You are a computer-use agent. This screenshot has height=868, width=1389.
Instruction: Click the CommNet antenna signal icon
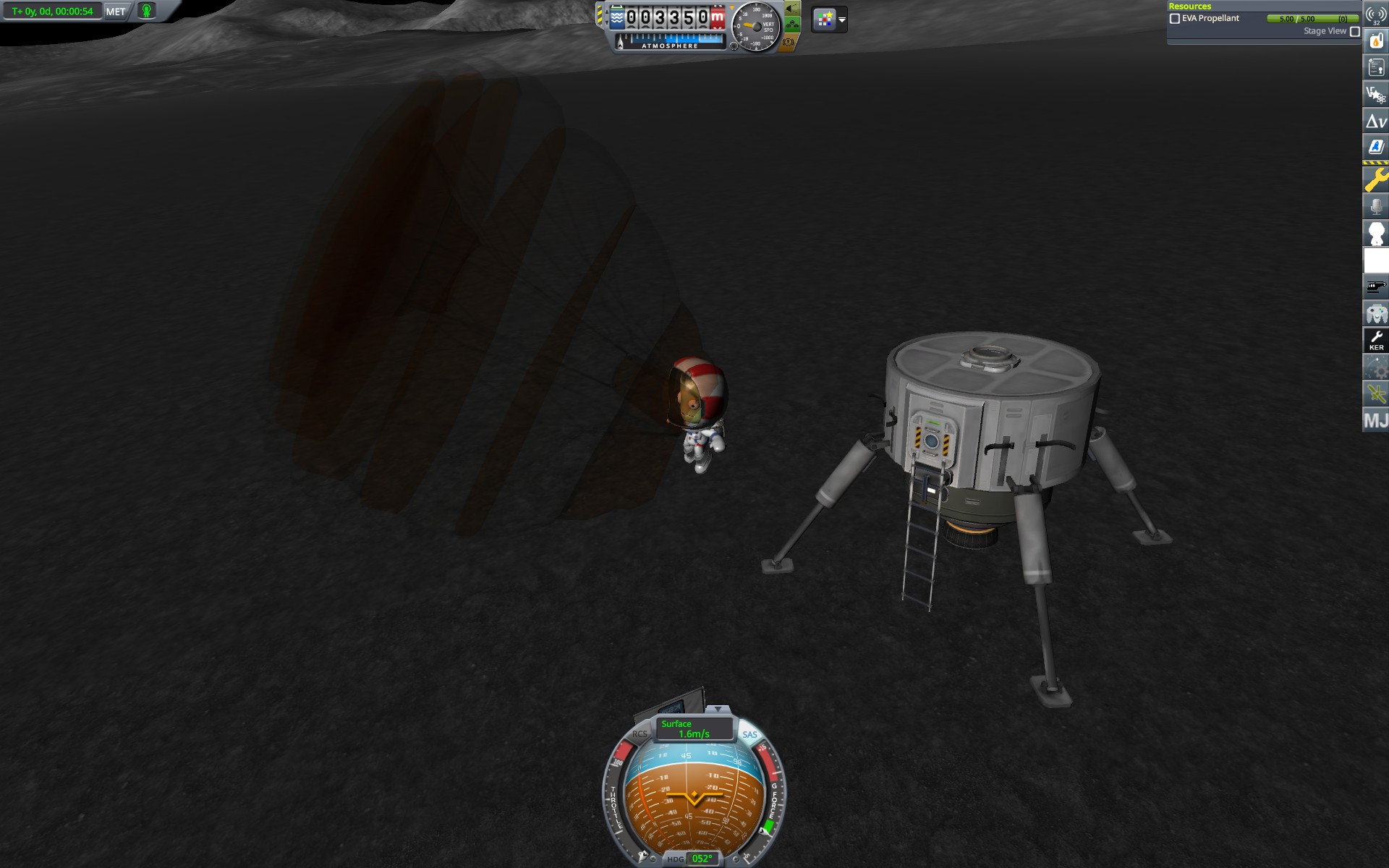(x=1376, y=13)
